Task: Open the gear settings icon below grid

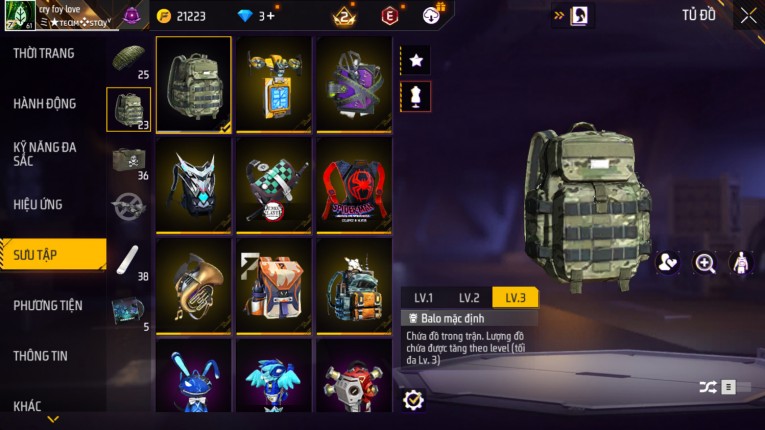Action: click(413, 400)
